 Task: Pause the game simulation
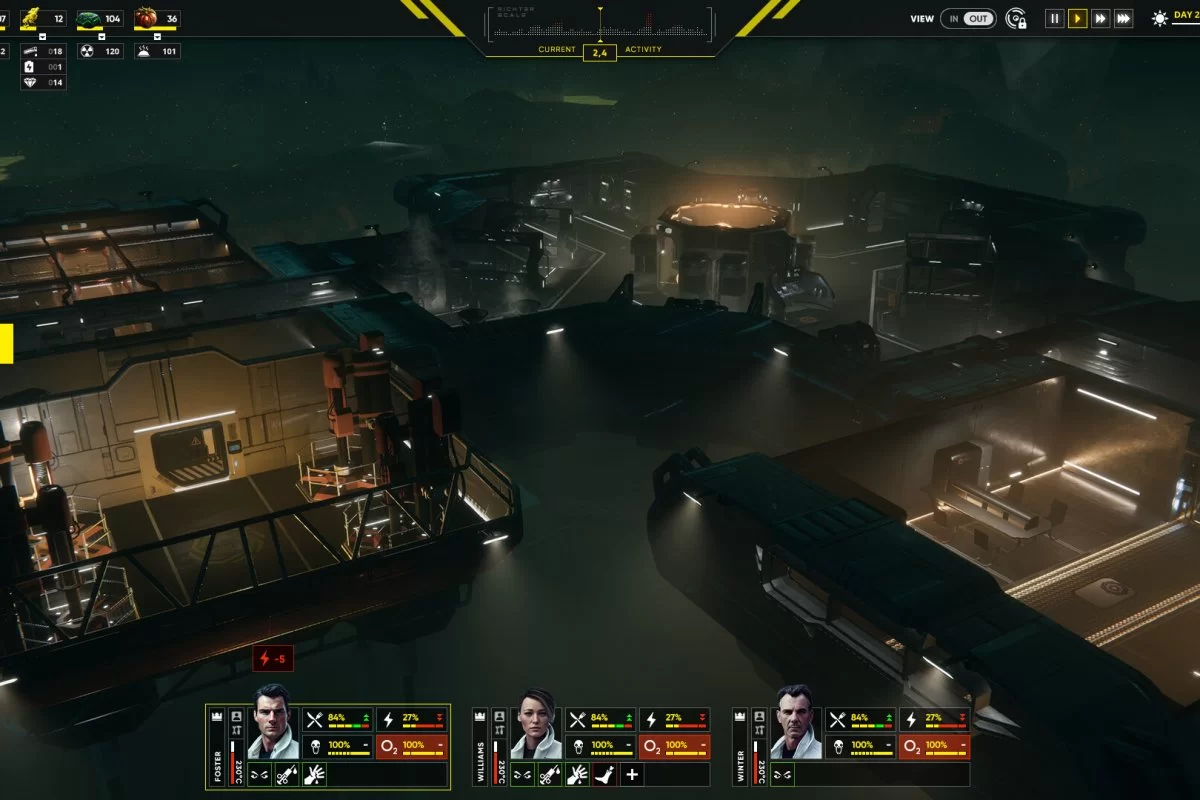pyautogui.click(x=1053, y=18)
